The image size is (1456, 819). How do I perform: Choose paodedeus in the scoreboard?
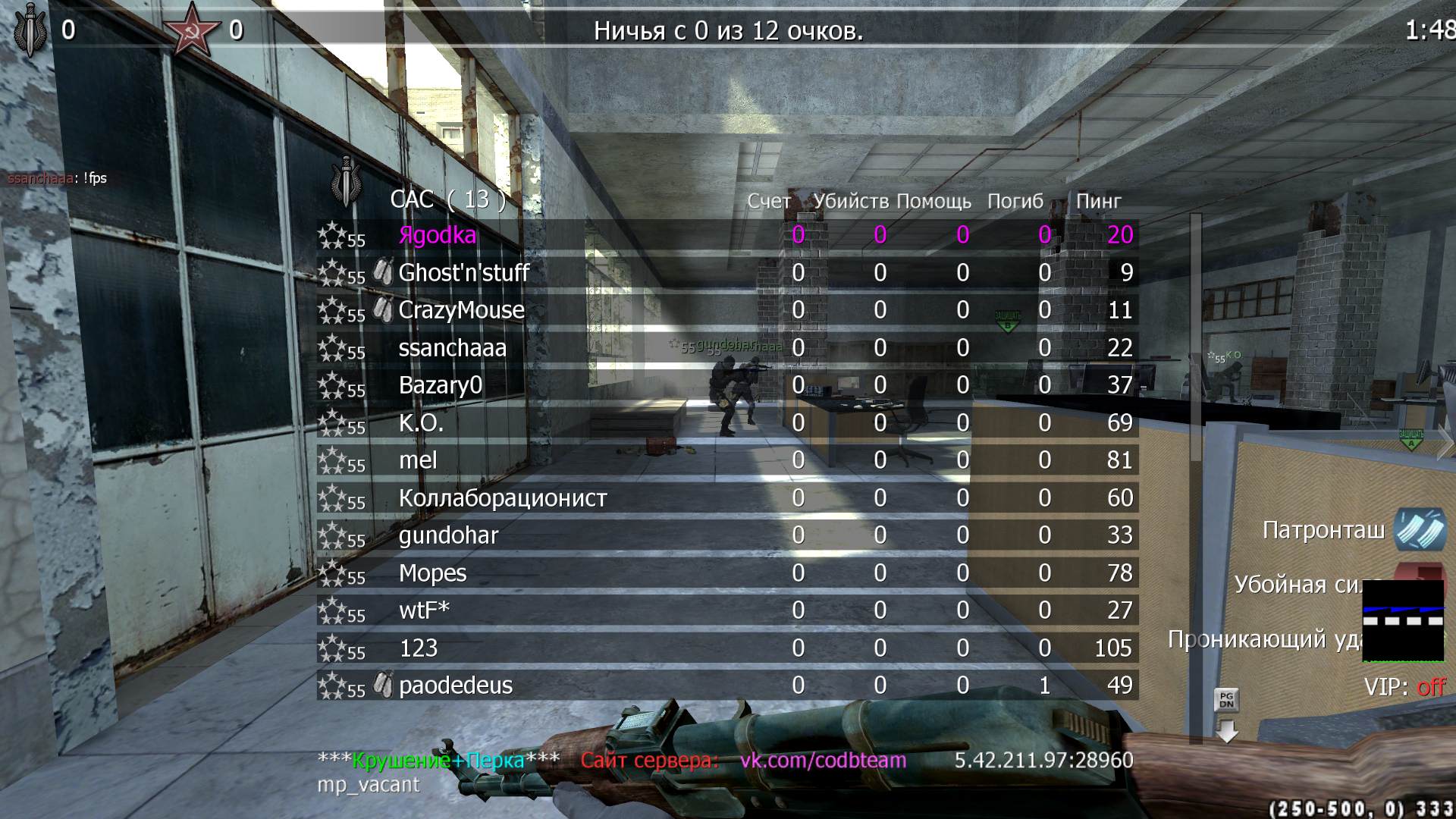point(456,686)
